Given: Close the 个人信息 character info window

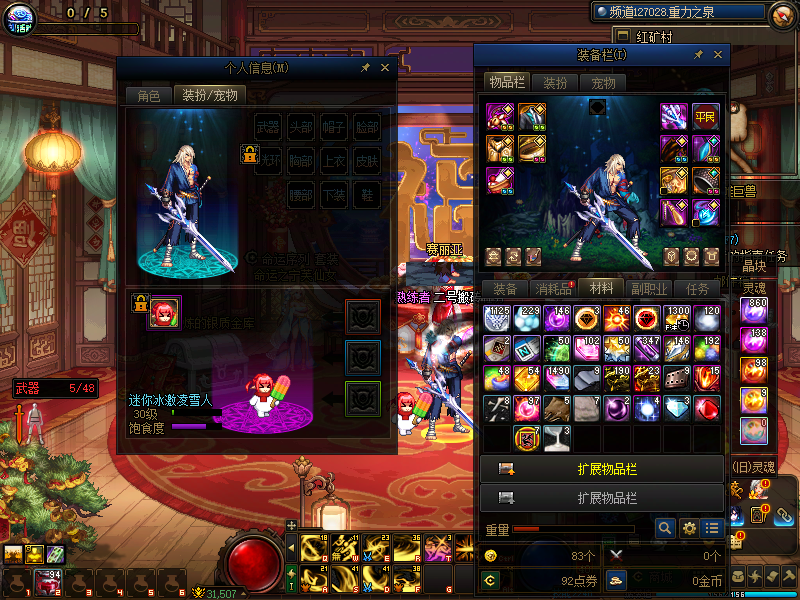Looking at the screenshot, I should (385, 68).
